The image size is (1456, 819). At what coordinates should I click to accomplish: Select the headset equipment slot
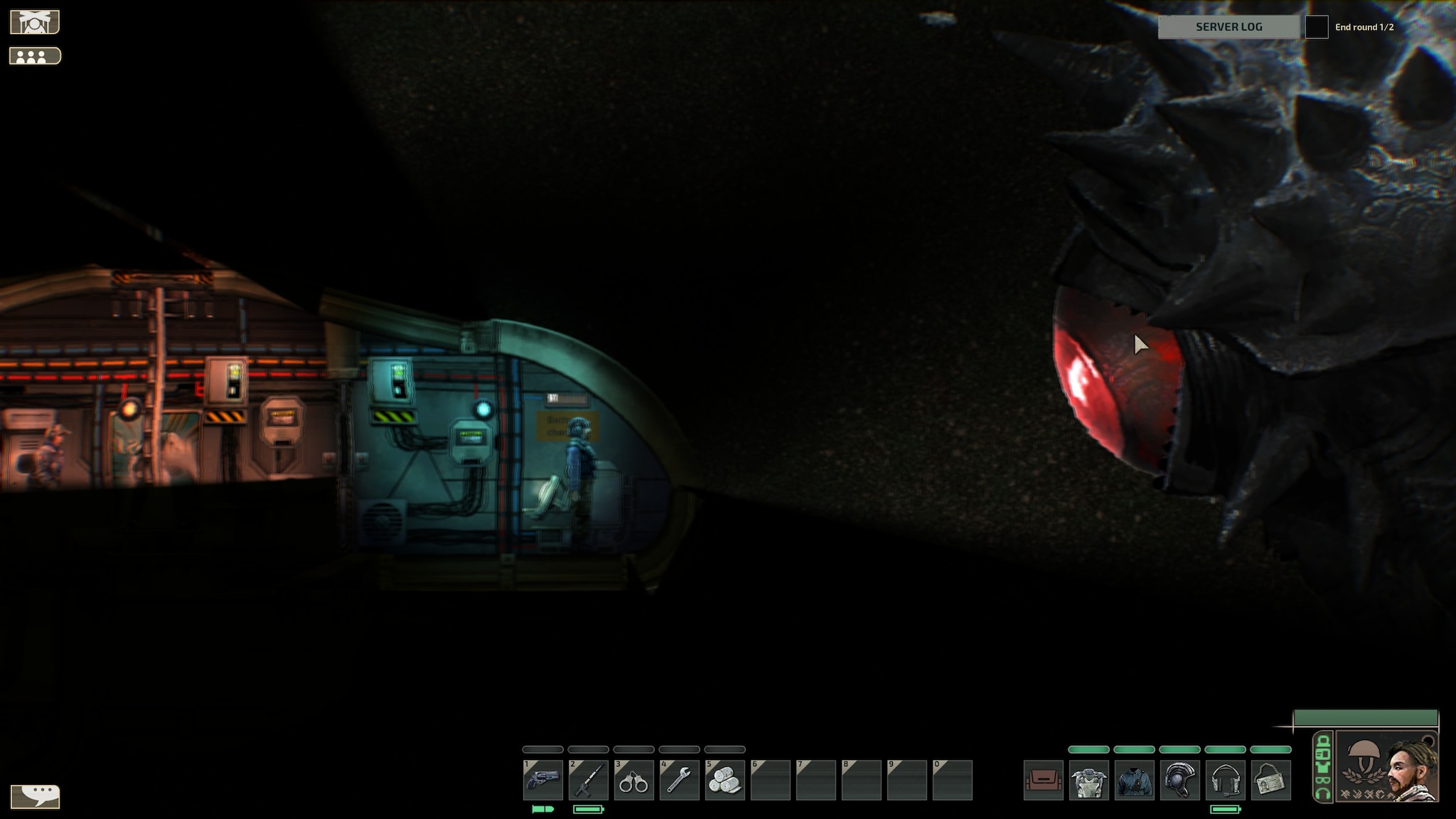1226,780
